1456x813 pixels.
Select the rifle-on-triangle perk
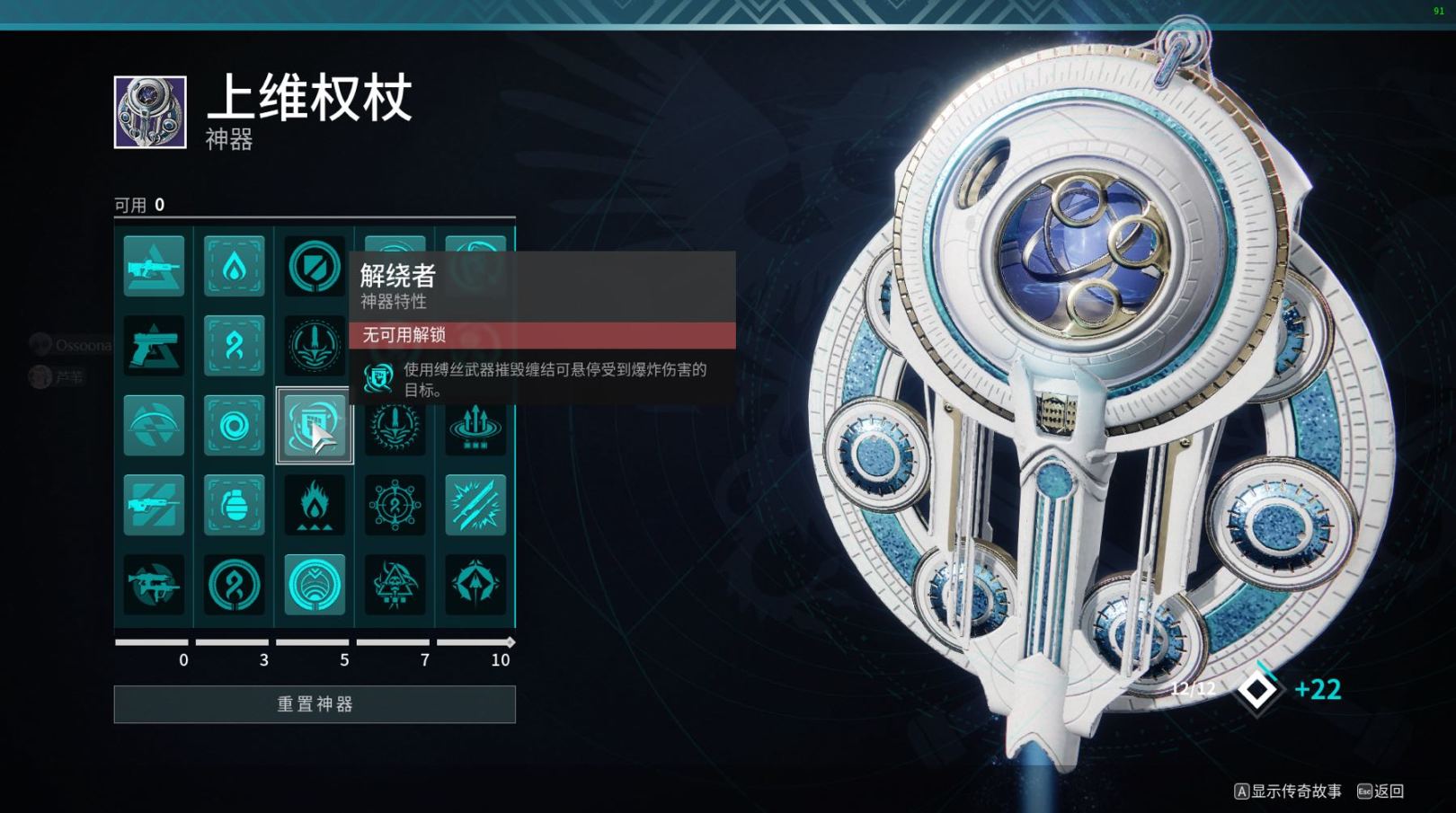tap(154, 266)
